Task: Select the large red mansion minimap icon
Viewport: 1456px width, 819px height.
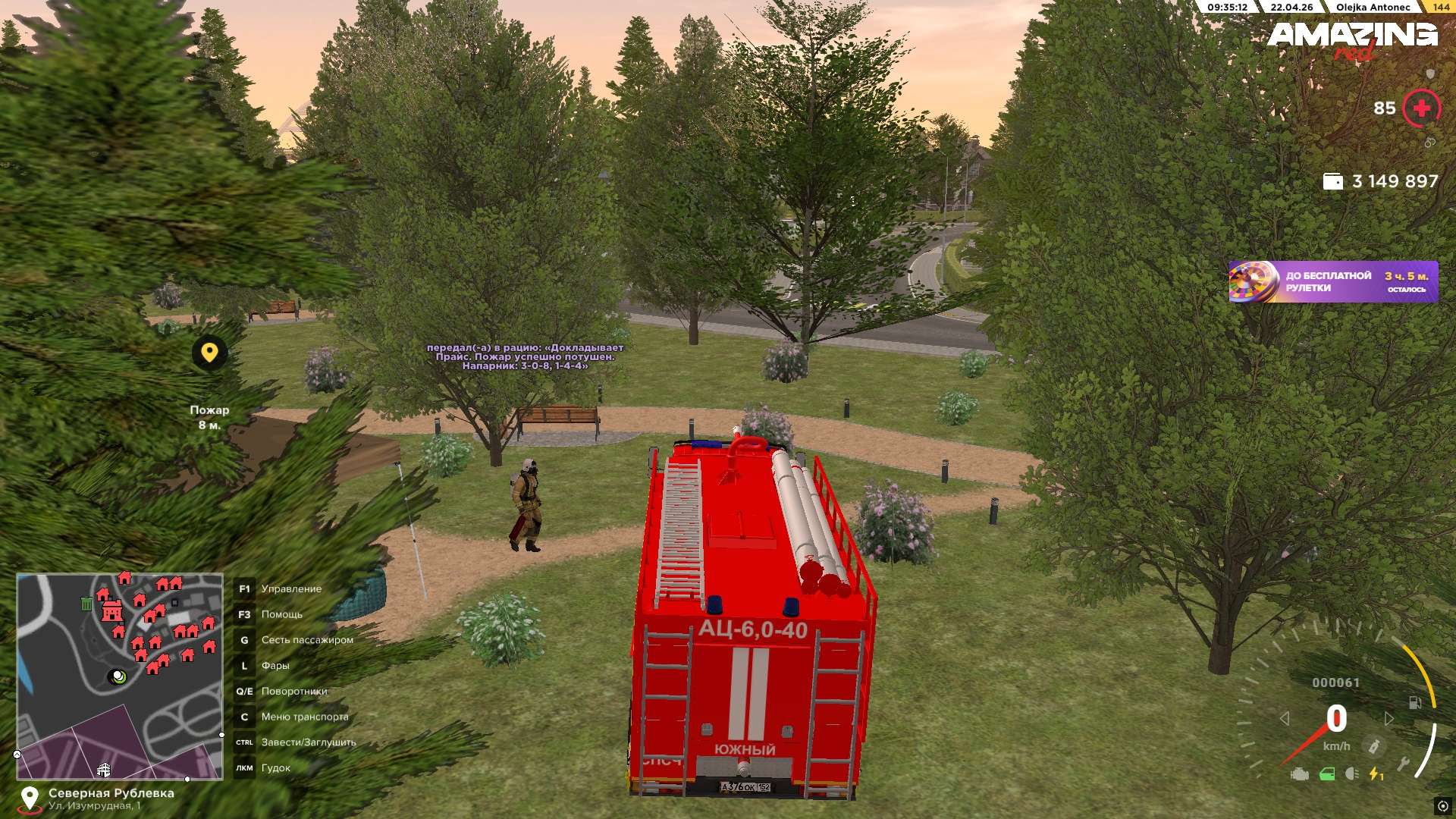Action: tap(112, 610)
